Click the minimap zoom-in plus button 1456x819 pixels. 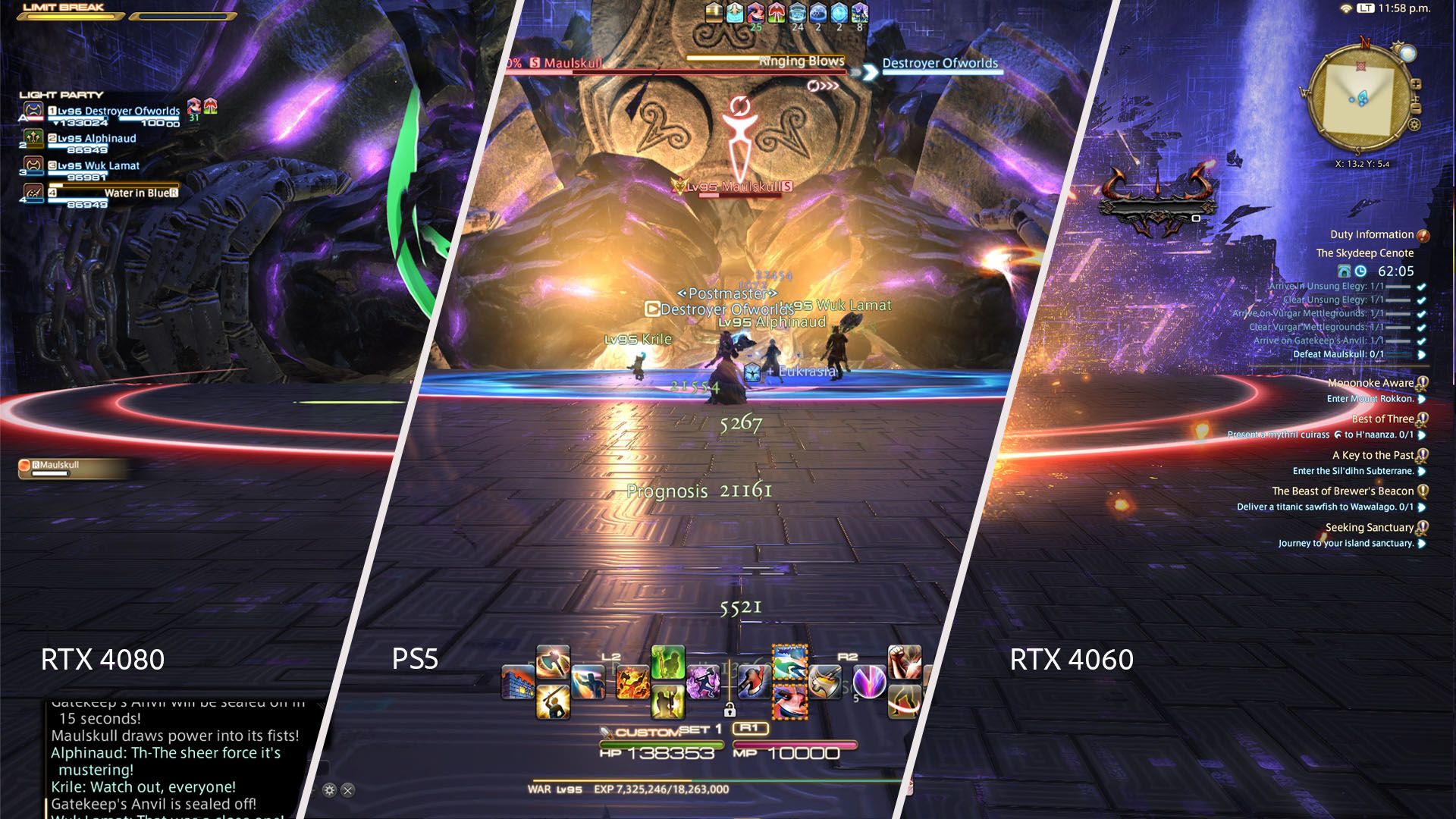point(1417,84)
